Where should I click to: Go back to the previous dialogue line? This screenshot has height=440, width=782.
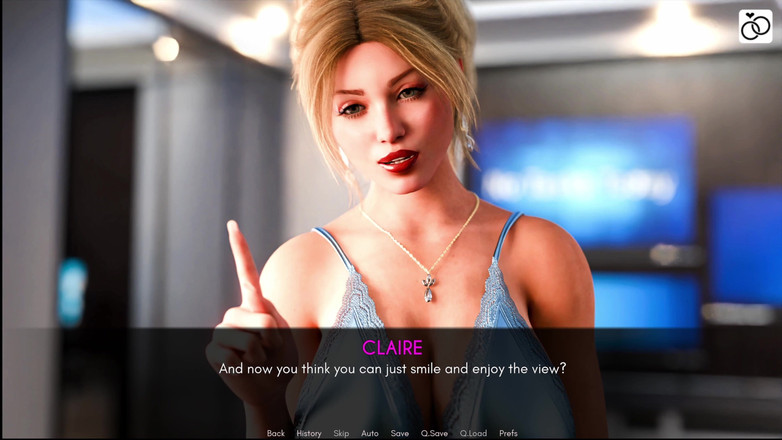[x=276, y=434]
